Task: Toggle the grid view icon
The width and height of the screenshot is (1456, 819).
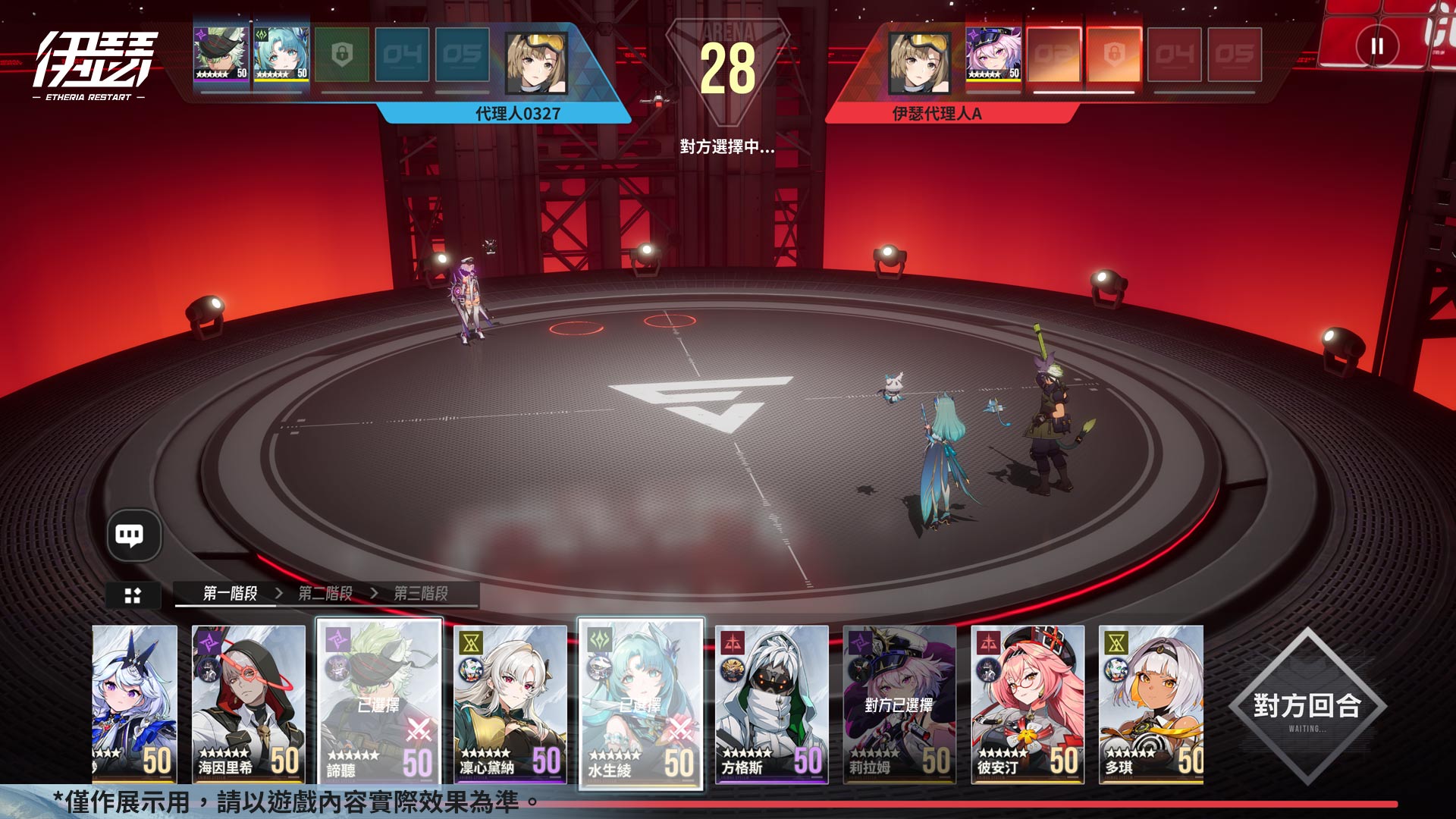Action: tap(133, 595)
